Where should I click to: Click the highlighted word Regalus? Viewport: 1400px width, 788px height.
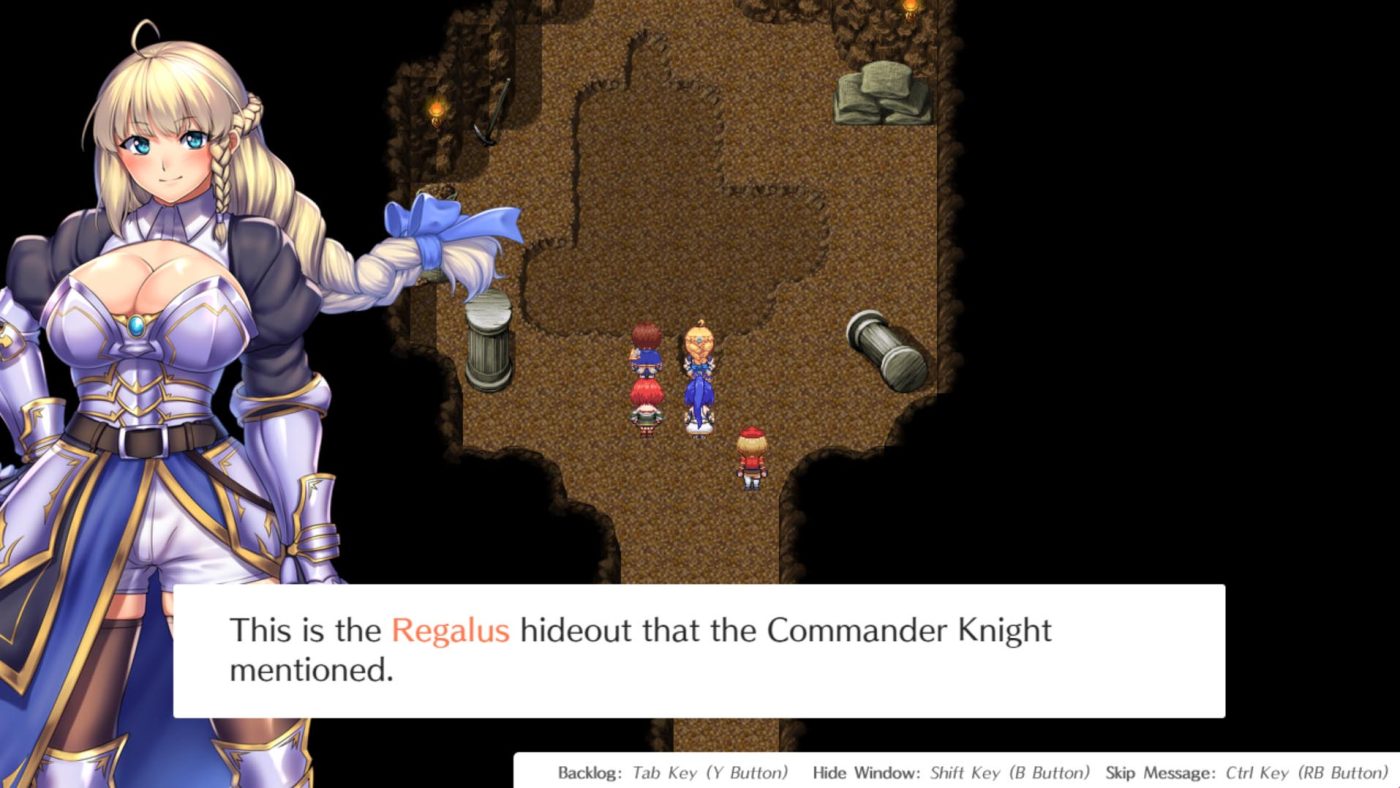click(x=452, y=630)
